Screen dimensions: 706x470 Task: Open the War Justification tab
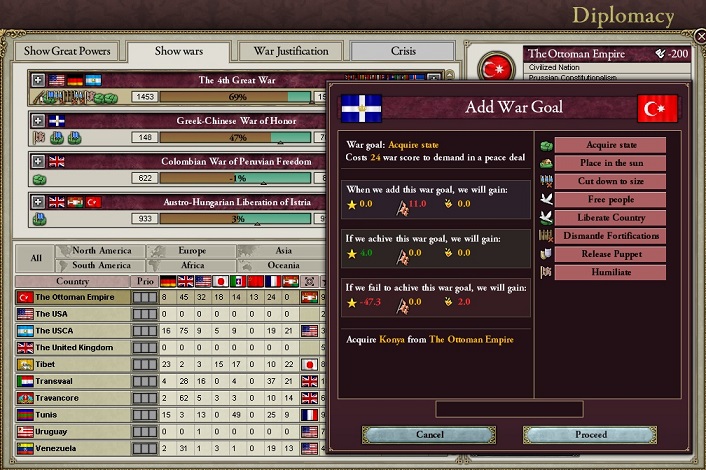coord(291,51)
